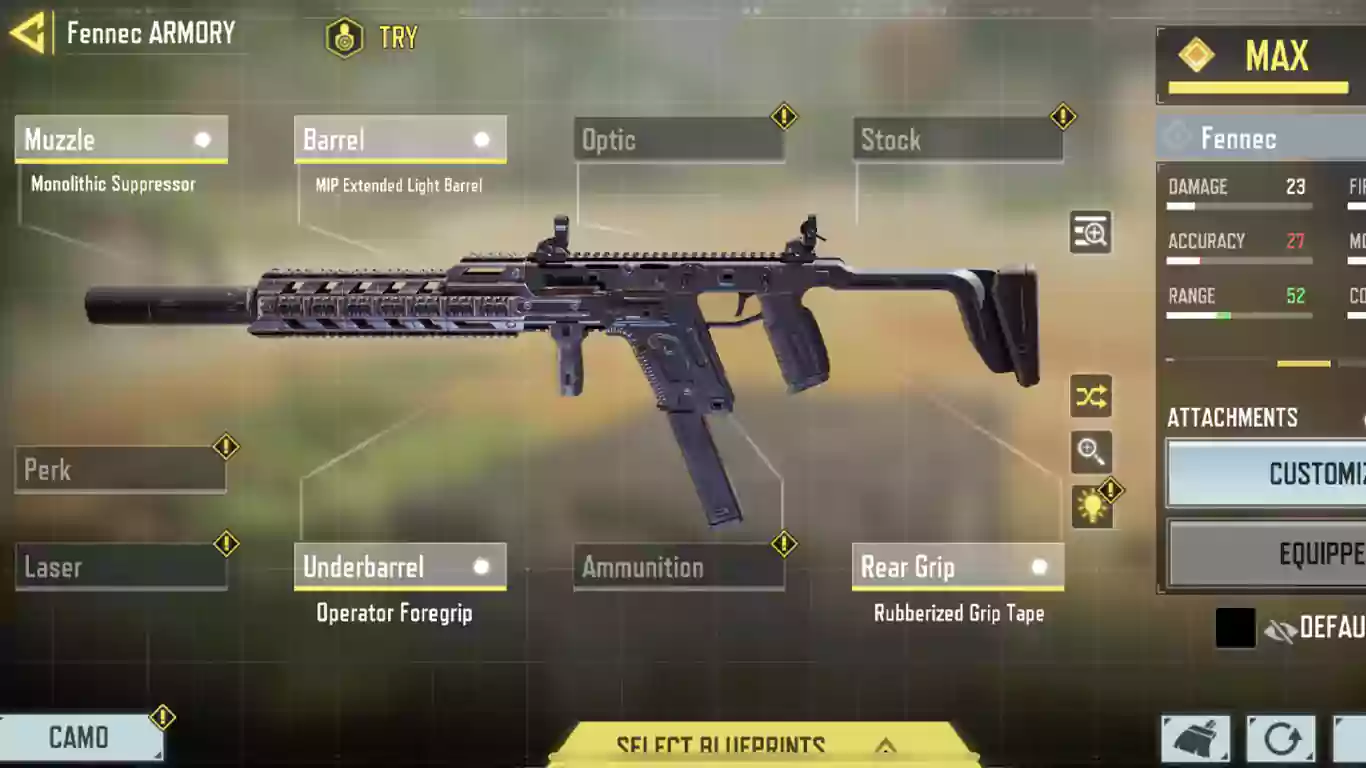Clear attachments with the broom icon
Viewport: 1366px width, 768px height.
(x=1196, y=740)
